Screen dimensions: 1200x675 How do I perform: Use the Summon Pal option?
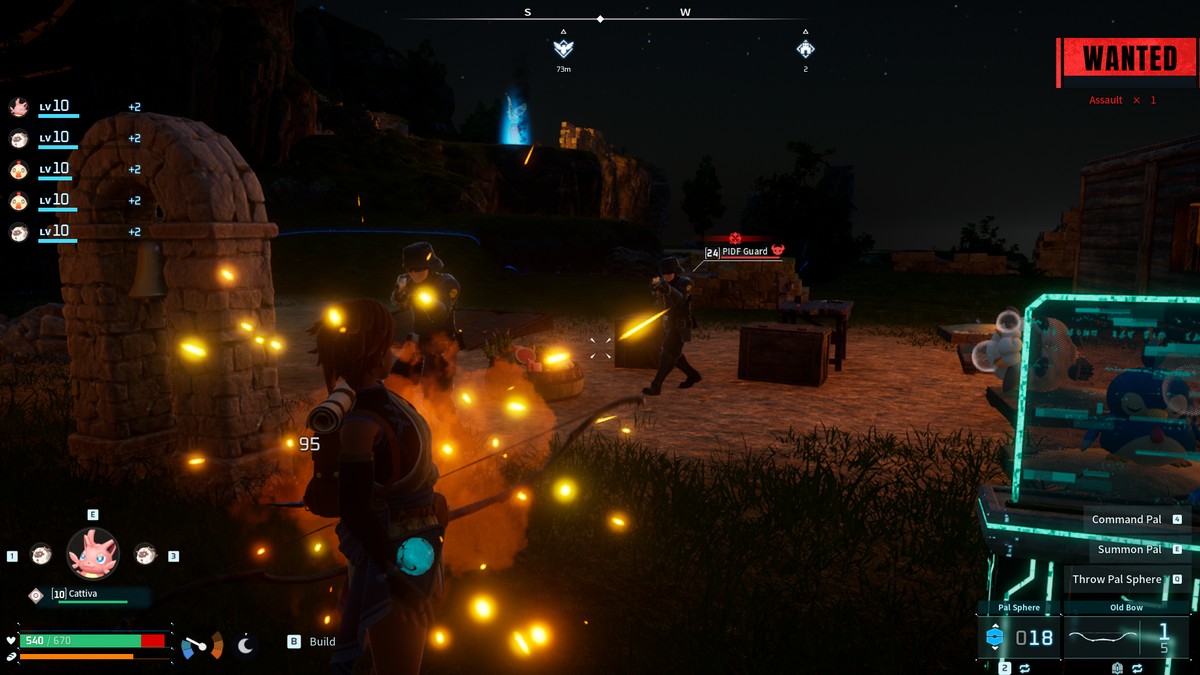(1129, 549)
